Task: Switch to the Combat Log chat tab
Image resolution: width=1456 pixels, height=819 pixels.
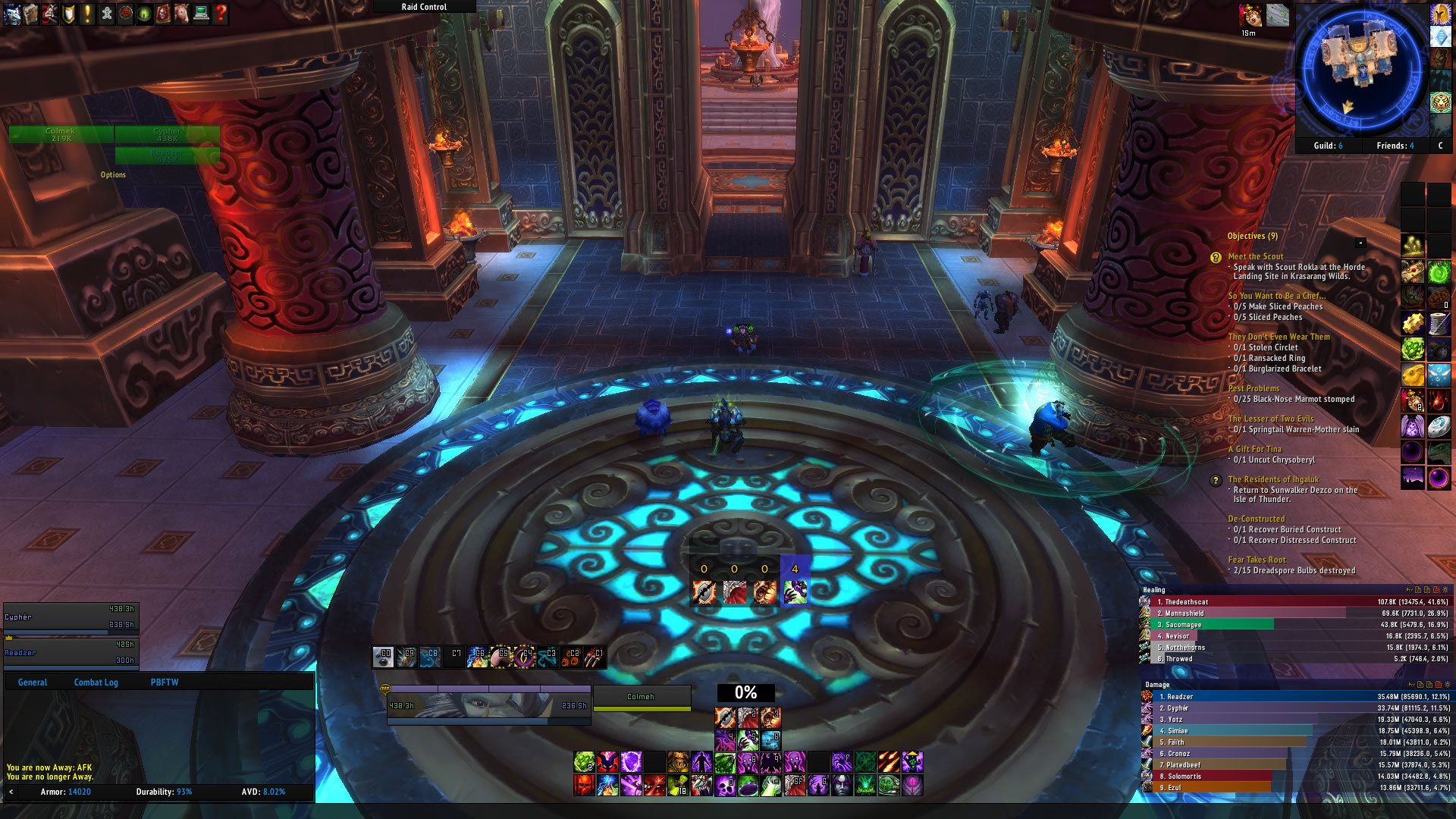Action: coord(96,682)
